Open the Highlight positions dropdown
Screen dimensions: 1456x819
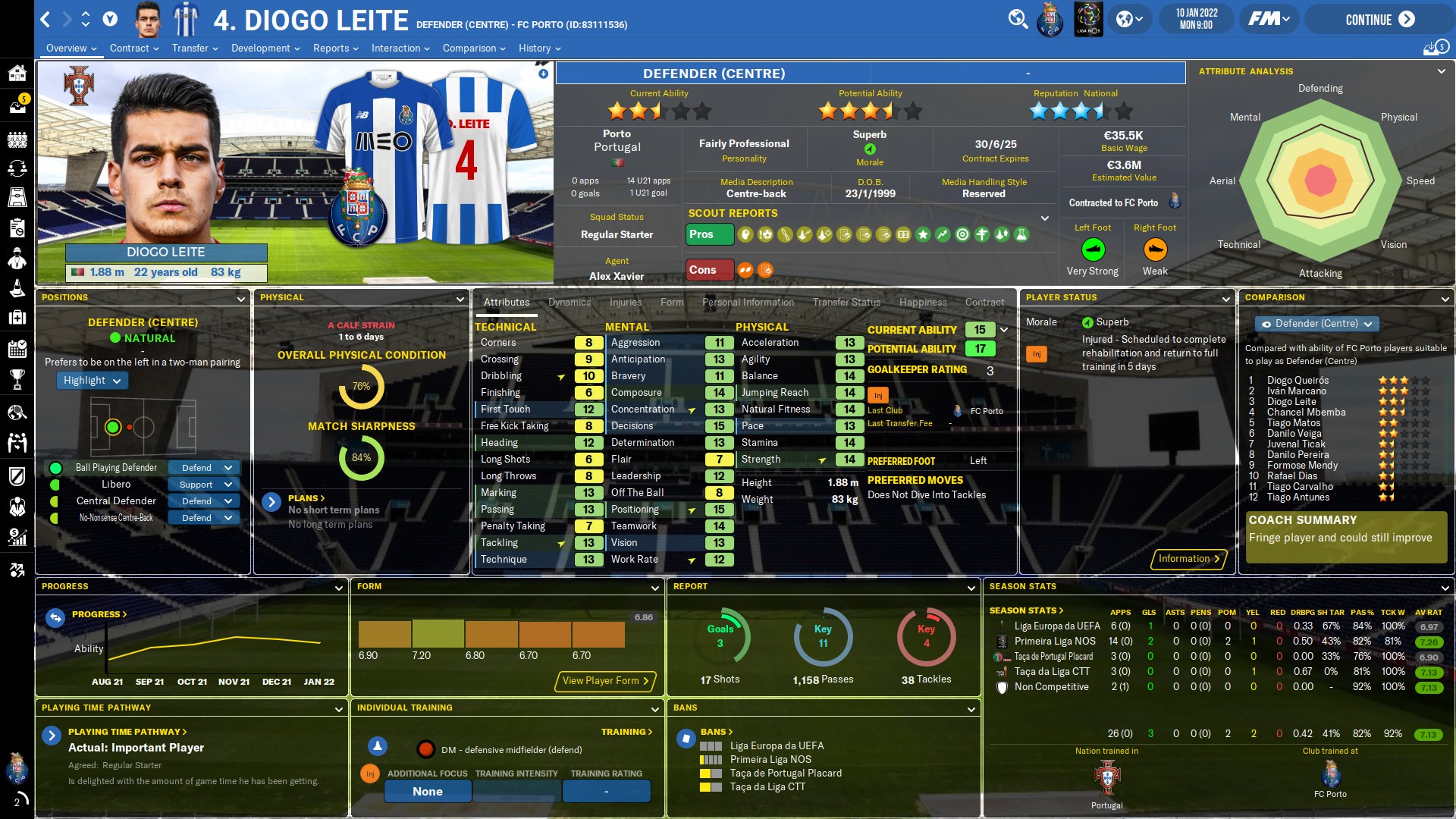pos(92,381)
